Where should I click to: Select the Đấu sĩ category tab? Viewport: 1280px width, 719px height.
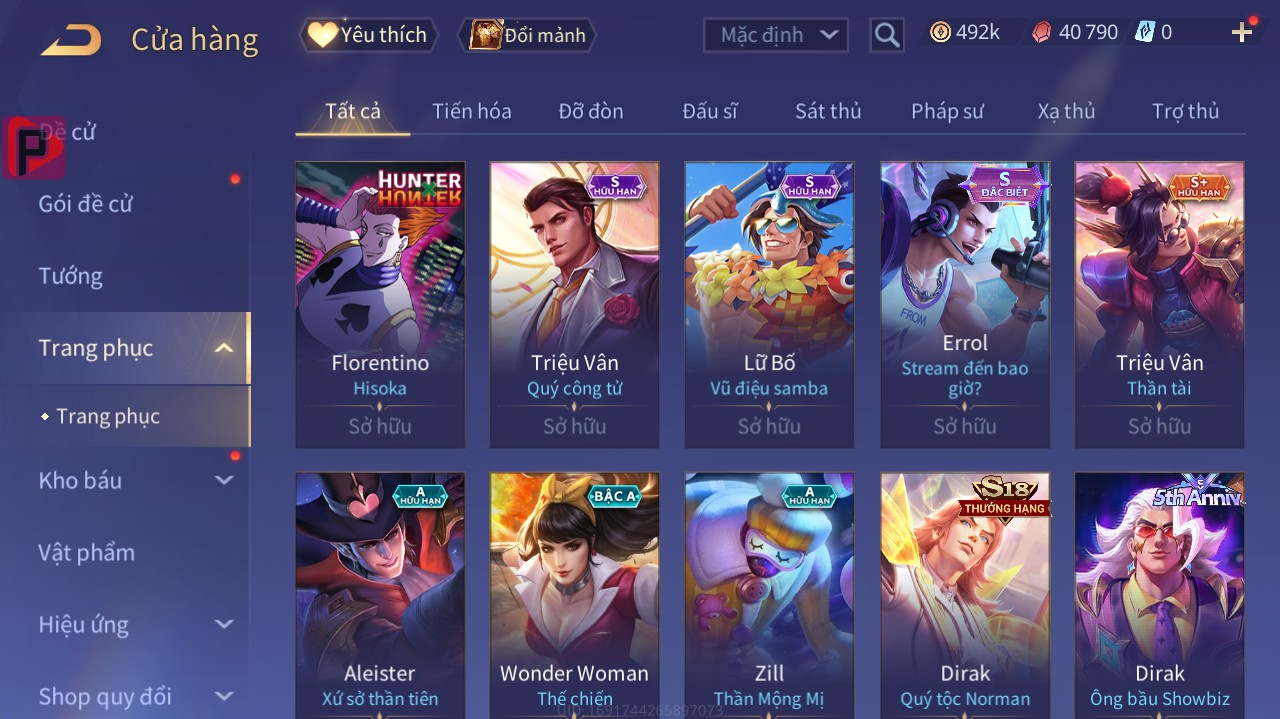[709, 111]
